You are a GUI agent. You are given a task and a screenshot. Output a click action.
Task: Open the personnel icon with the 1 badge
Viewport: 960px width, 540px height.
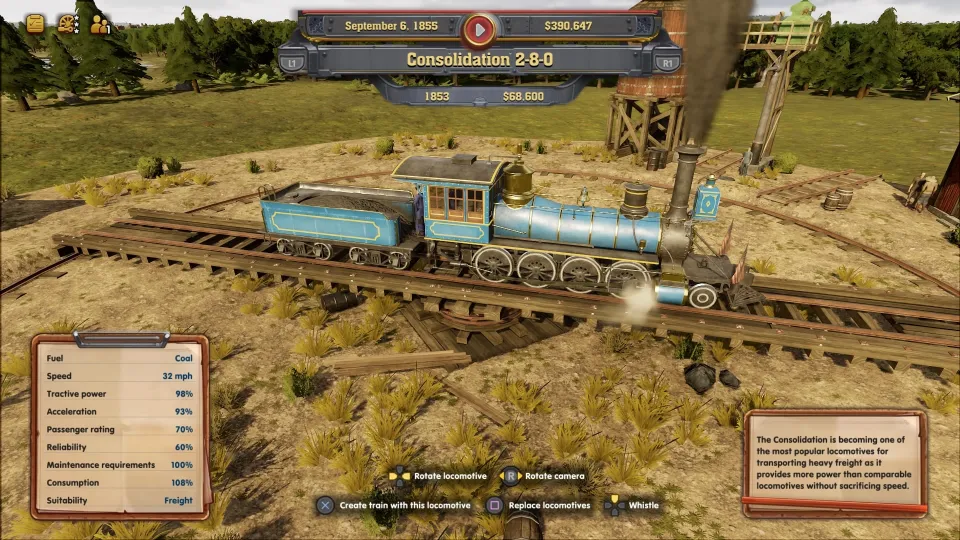coord(100,24)
